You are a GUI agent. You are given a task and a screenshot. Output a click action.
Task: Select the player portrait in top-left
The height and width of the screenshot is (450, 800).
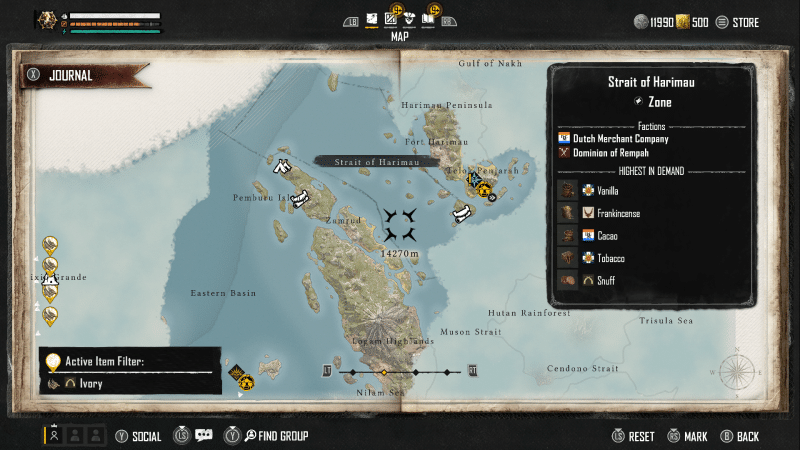47,21
